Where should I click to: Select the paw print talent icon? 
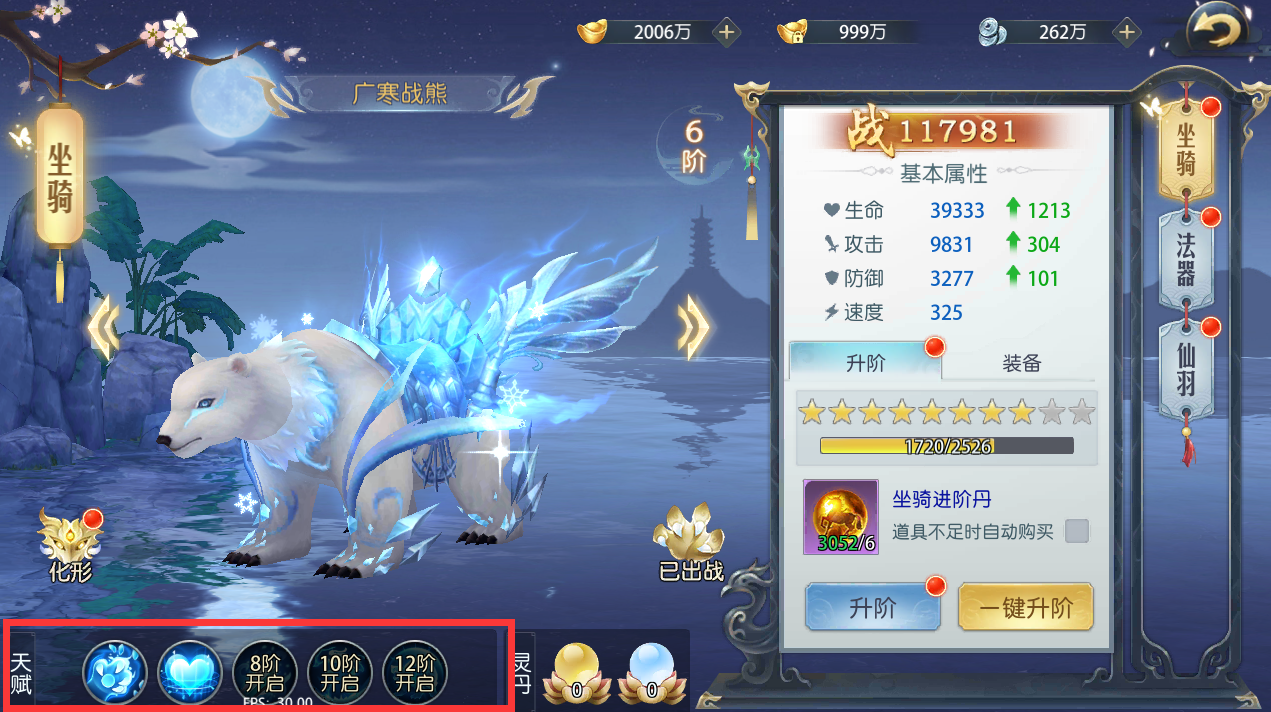[115, 670]
